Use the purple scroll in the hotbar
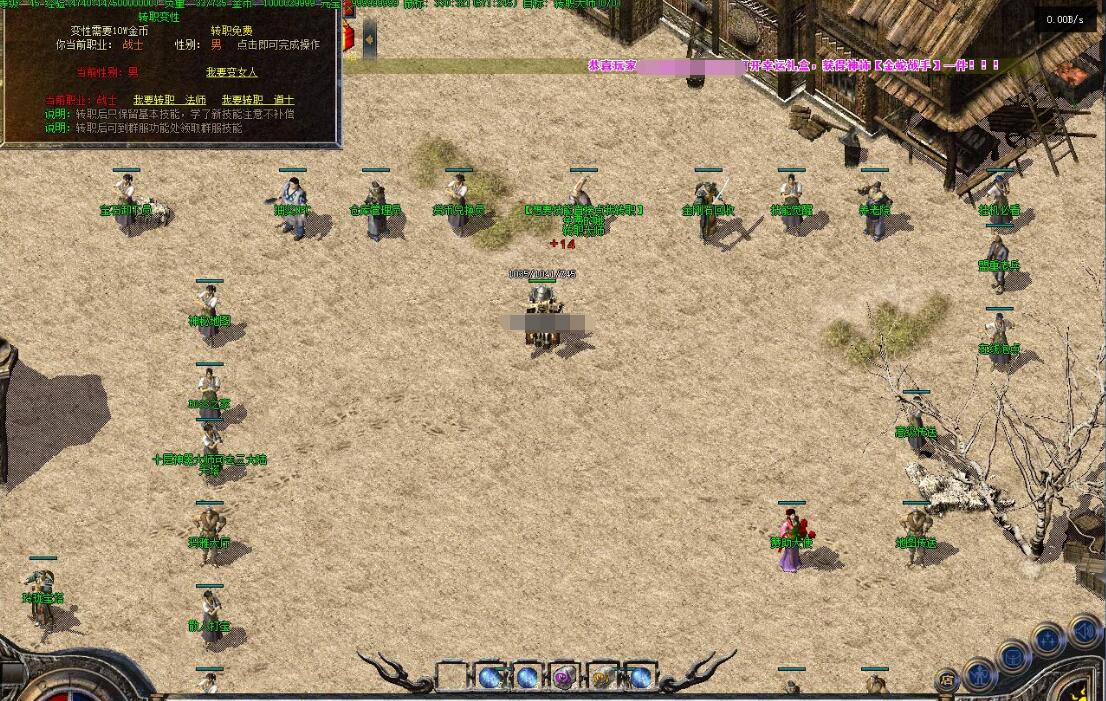1106x701 pixels. tap(564, 677)
